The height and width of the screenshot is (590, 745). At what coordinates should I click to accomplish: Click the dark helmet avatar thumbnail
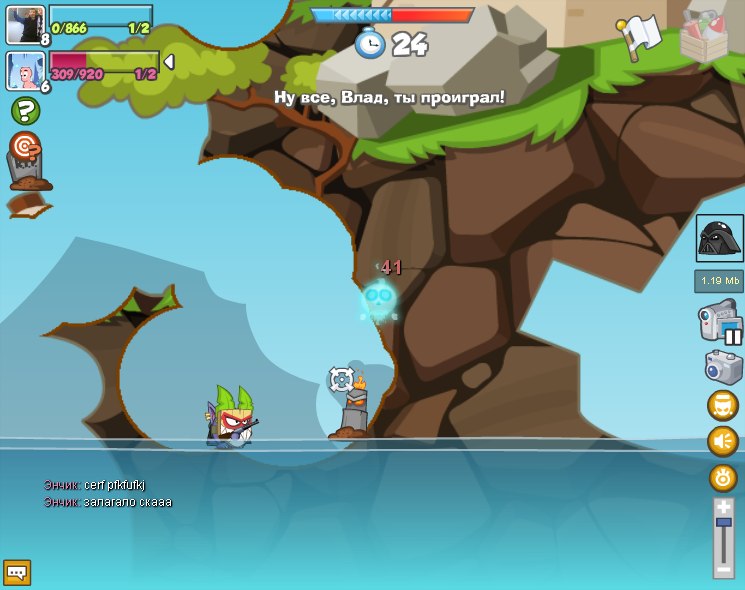(x=719, y=238)
